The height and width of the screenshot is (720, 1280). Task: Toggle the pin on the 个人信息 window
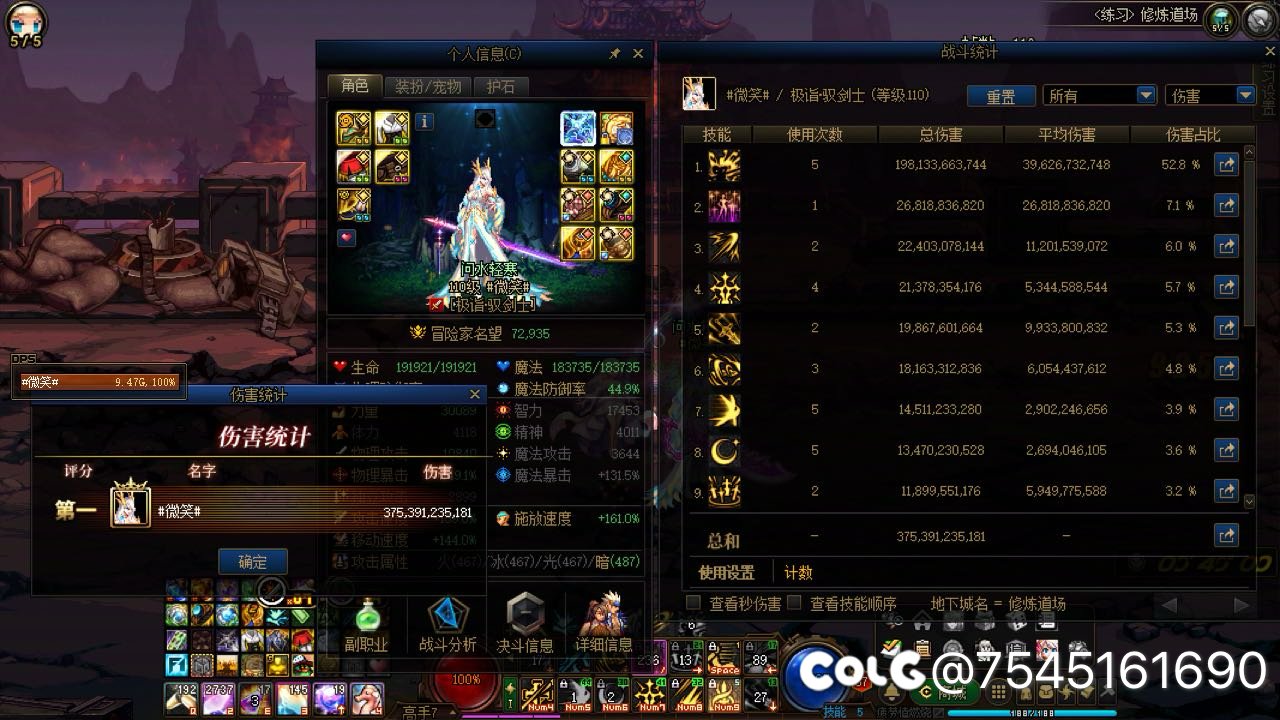pos(615,54)
